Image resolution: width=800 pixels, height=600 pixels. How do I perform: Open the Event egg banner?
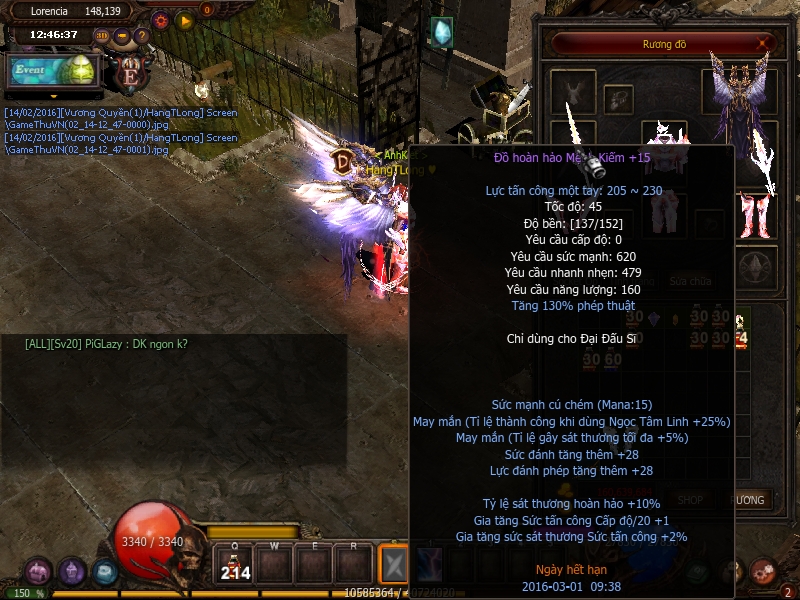[x=53, y=70]
